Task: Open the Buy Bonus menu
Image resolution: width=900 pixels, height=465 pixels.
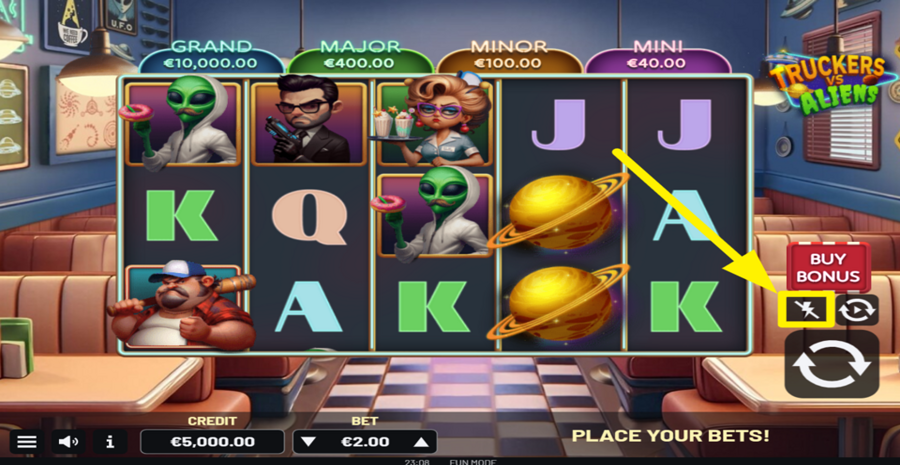Action: pyautogui.click(x=828, y=266)
